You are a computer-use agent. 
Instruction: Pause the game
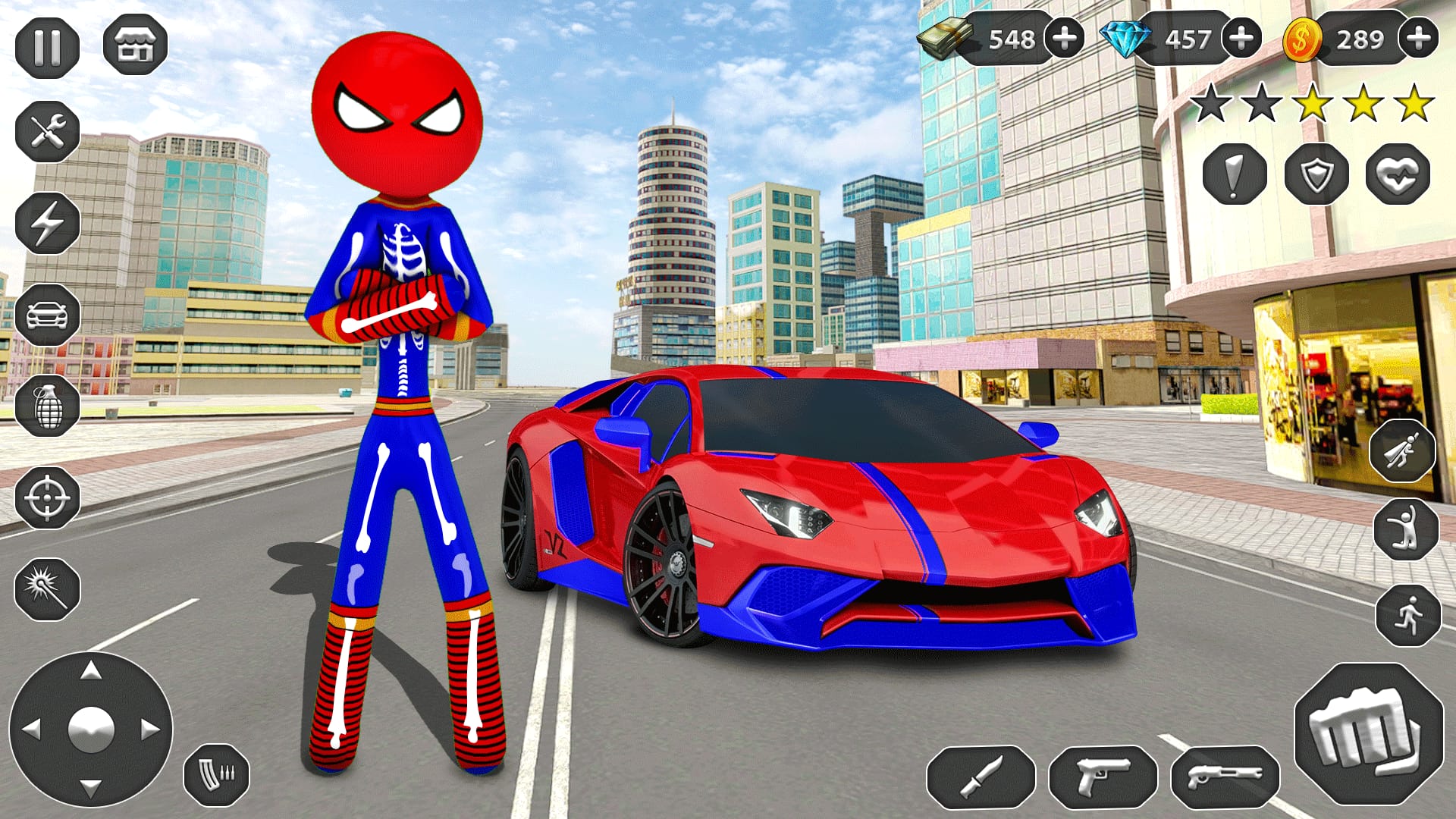(48, 47)
